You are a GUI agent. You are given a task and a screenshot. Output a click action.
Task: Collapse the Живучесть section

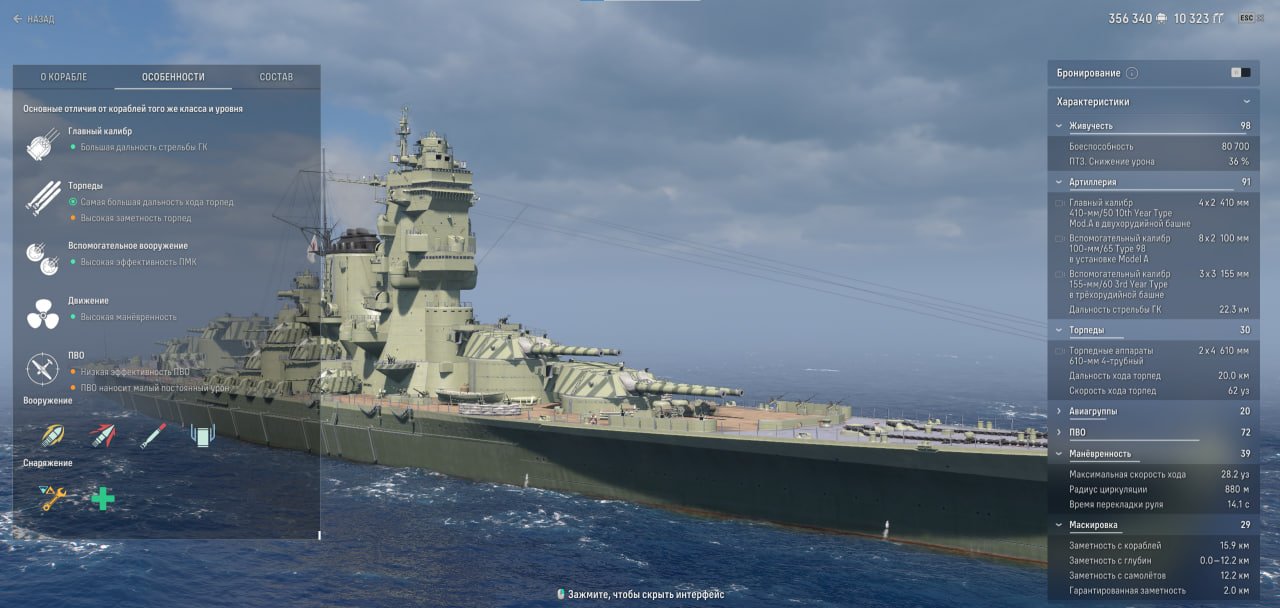point(1060,126)
